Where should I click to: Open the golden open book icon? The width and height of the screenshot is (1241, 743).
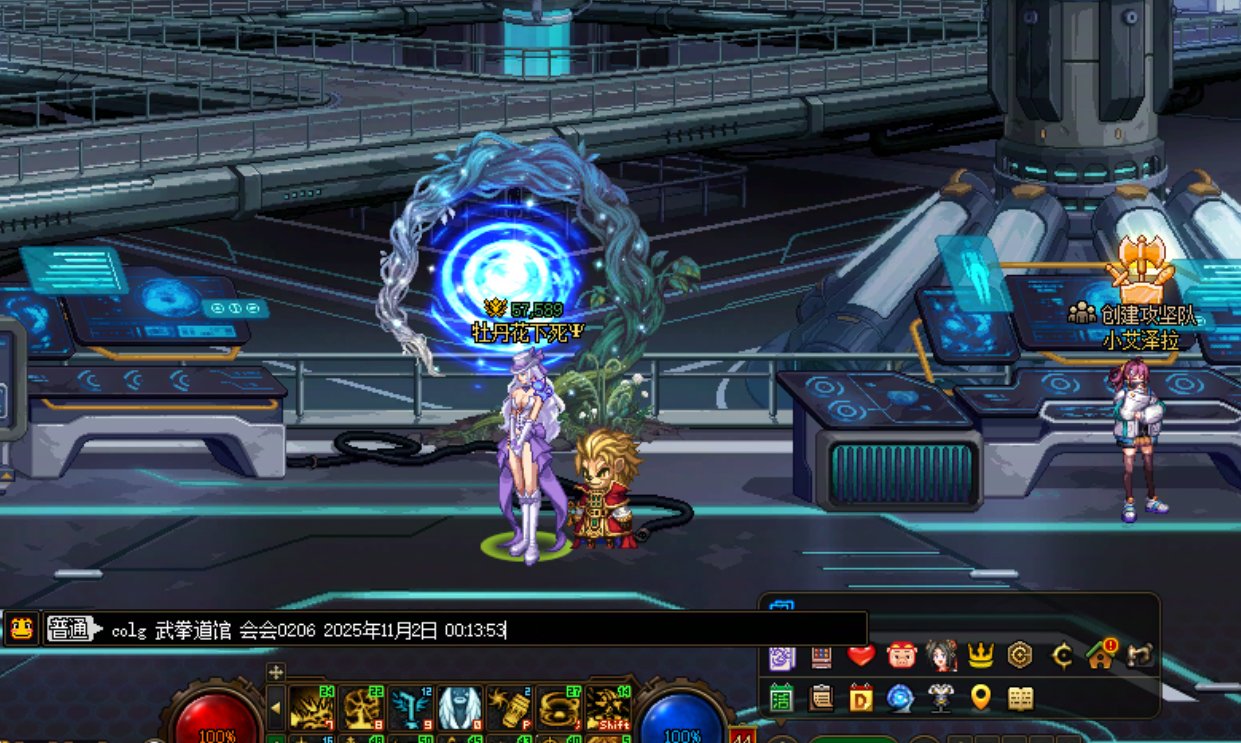click(1020, 698)
